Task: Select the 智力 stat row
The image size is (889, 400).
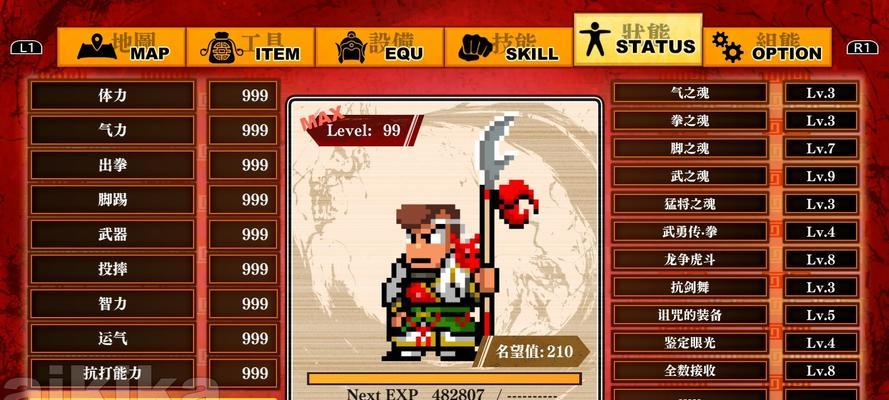Action: (x=112, y=304)
